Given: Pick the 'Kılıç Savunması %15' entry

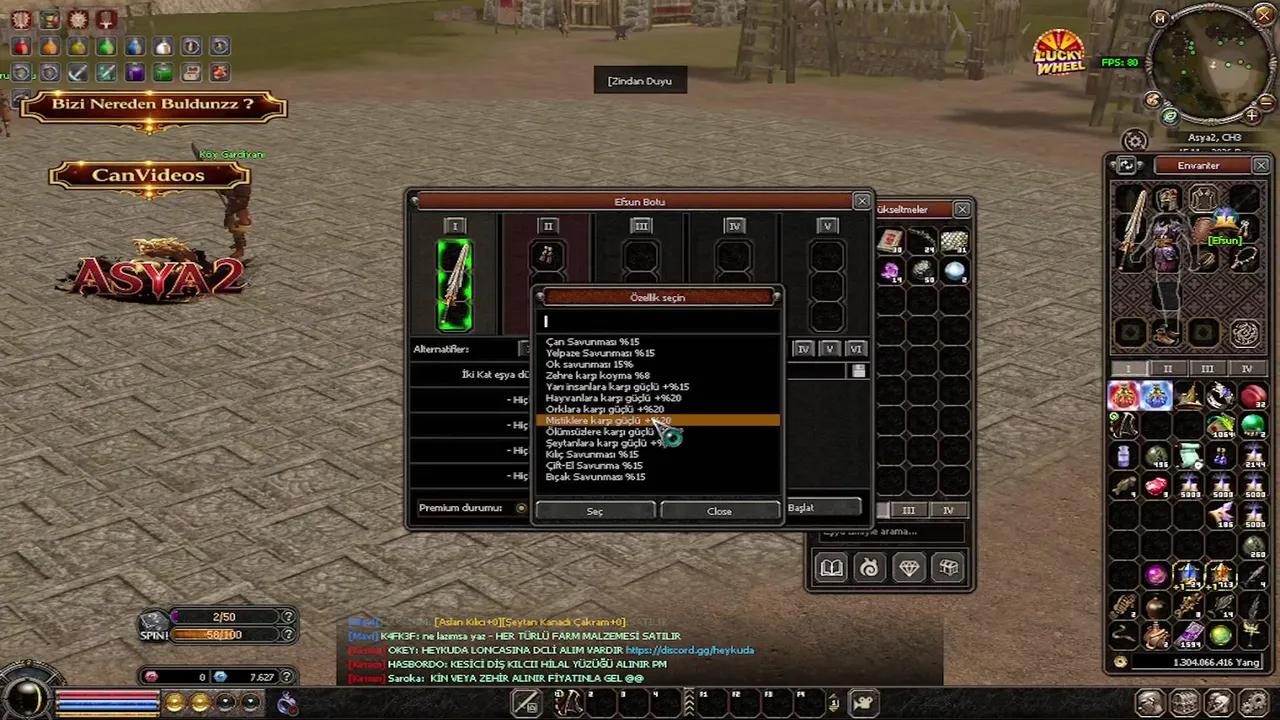Looking at the screenshot, I should [592, 455].
